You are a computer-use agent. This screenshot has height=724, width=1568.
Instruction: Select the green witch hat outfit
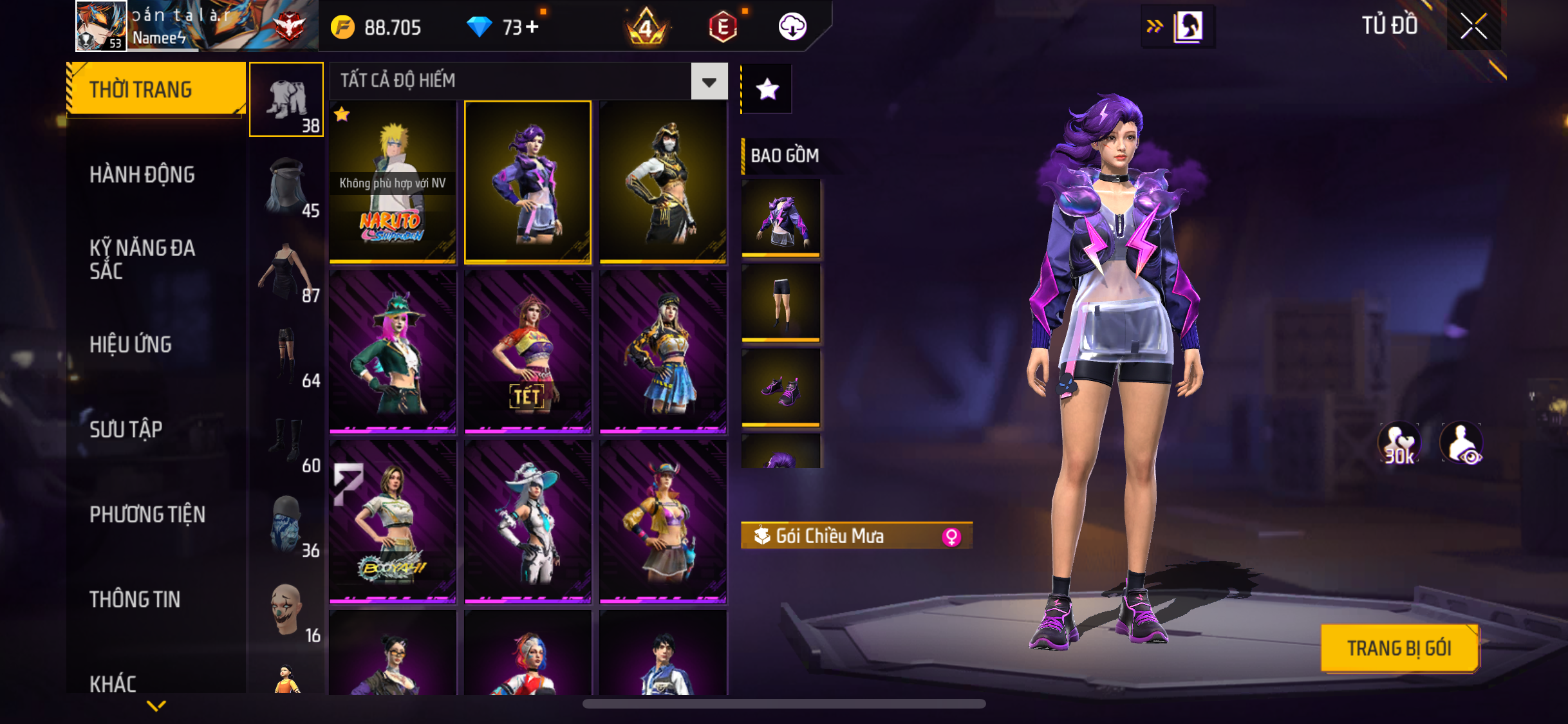393,351
